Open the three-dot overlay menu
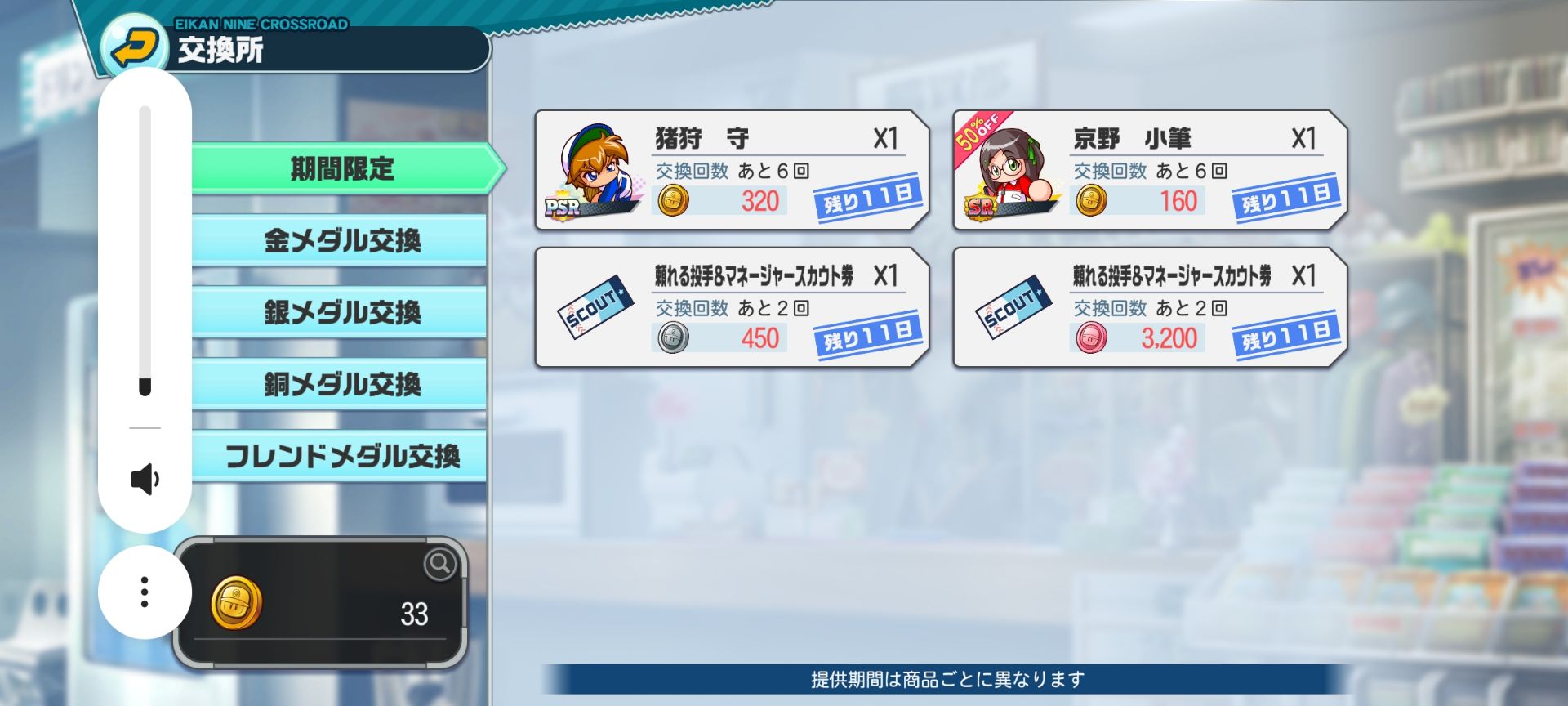This screenshot has height=706, width=1568. tap(145, 592)
